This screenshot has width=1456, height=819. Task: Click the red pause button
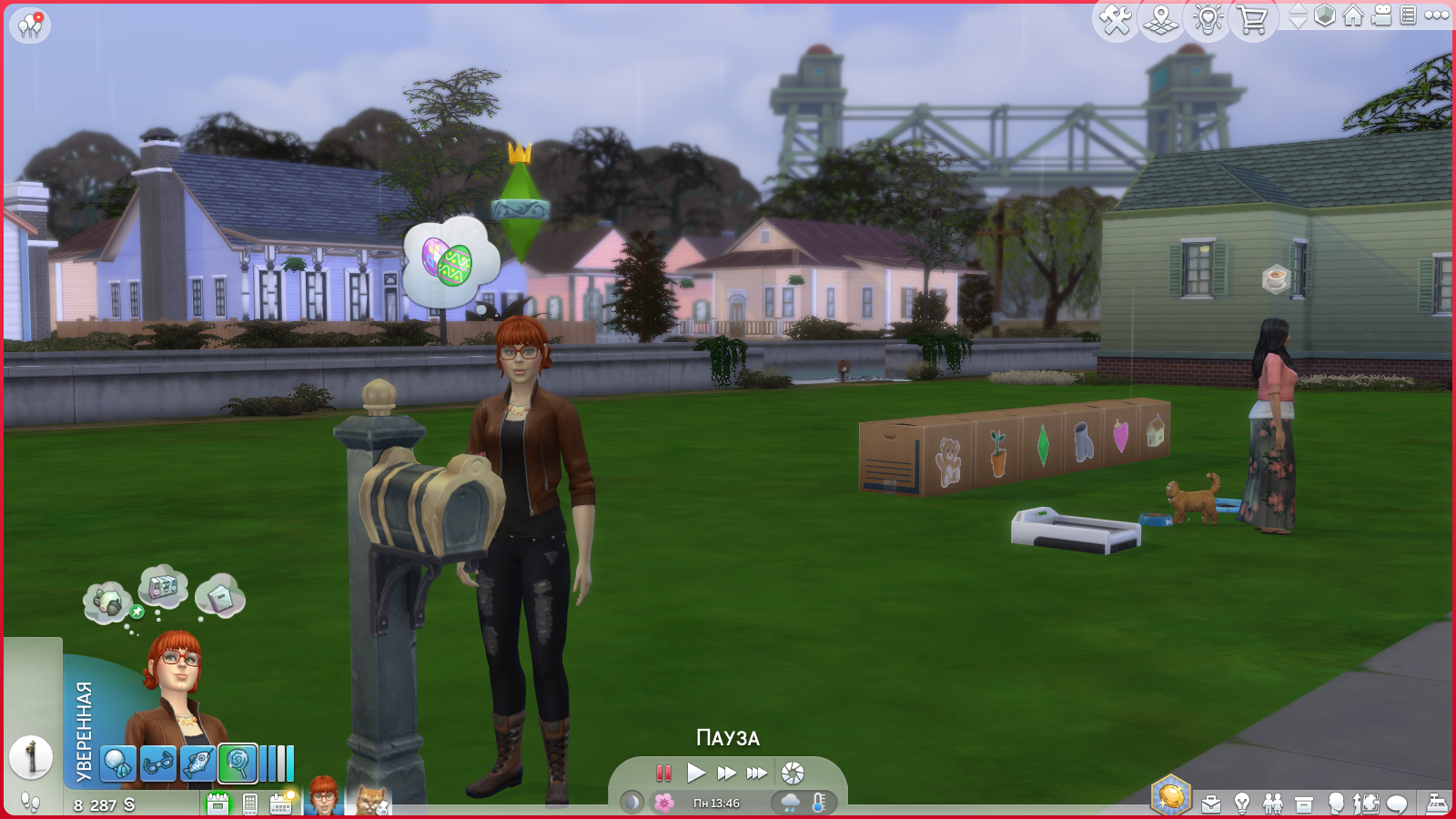click(663, 773)
